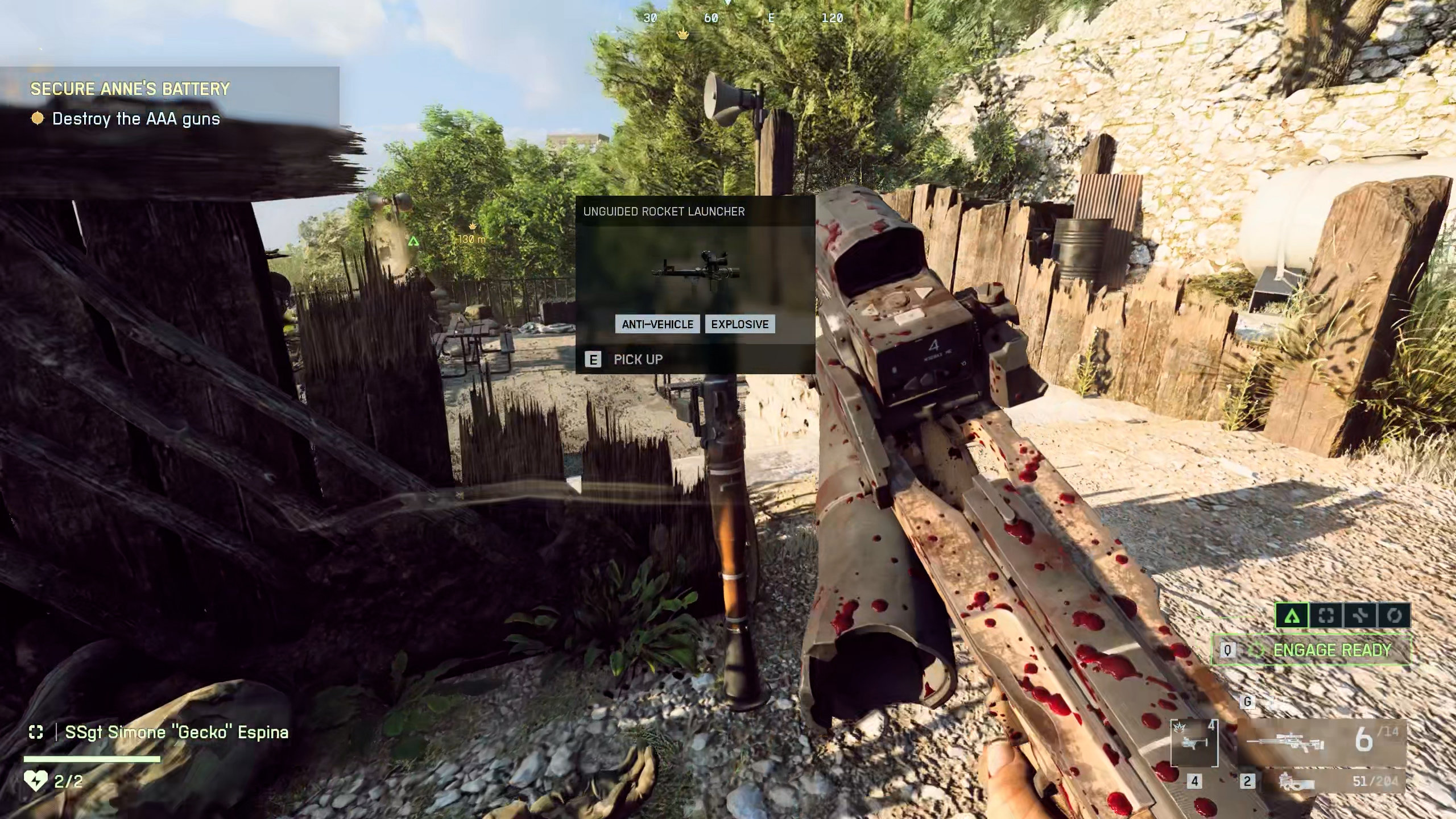Click the Explosive tag
Image resolution: width=1456 pixels, height=819 pixels.
(x=740, y=324)
